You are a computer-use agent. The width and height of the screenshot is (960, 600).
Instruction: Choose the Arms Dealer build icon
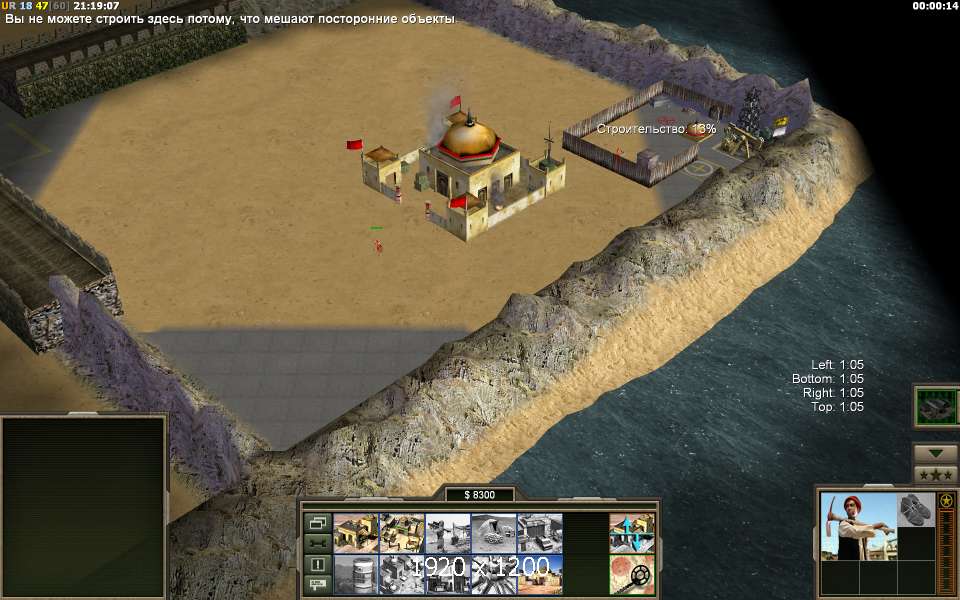point(539,533)
